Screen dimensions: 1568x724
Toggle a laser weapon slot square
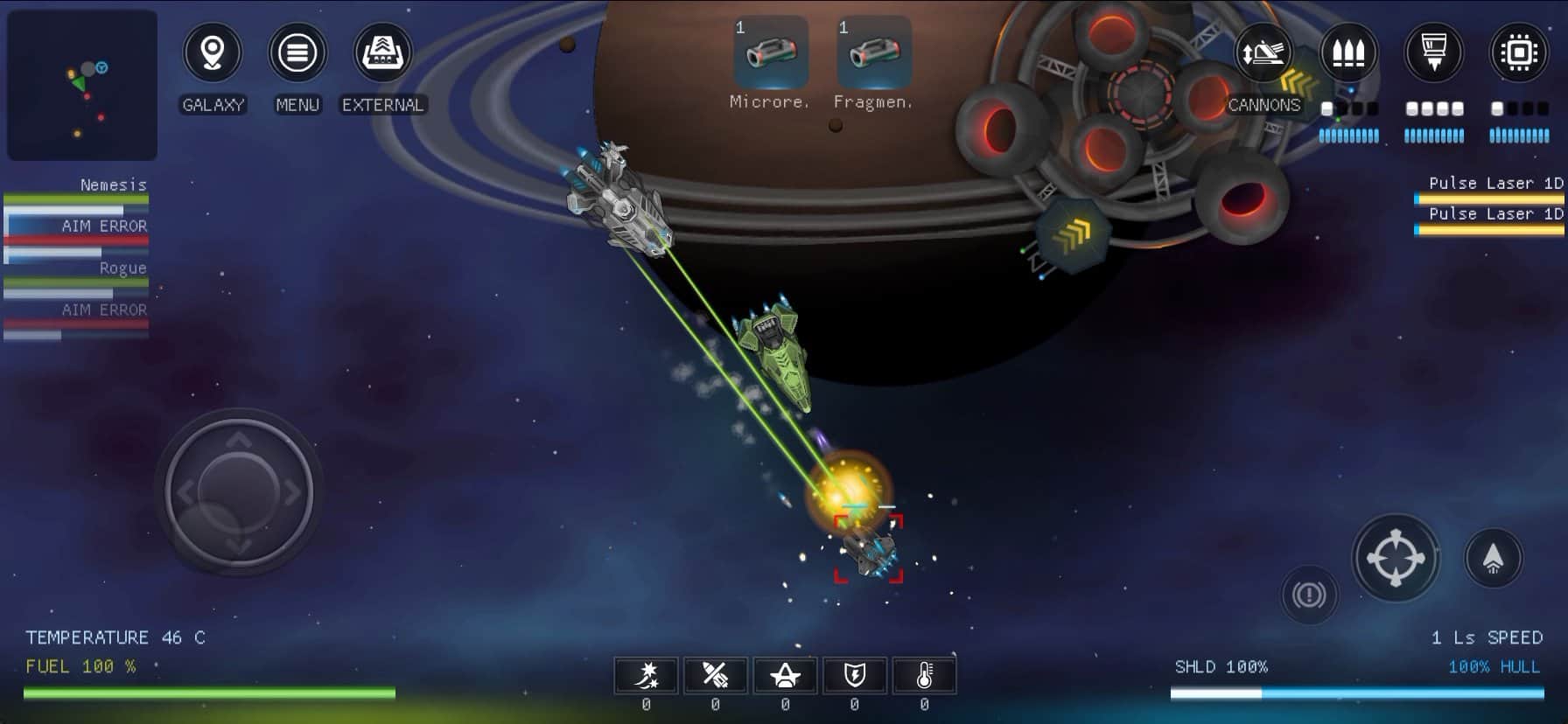click(x=1410, y=108)
